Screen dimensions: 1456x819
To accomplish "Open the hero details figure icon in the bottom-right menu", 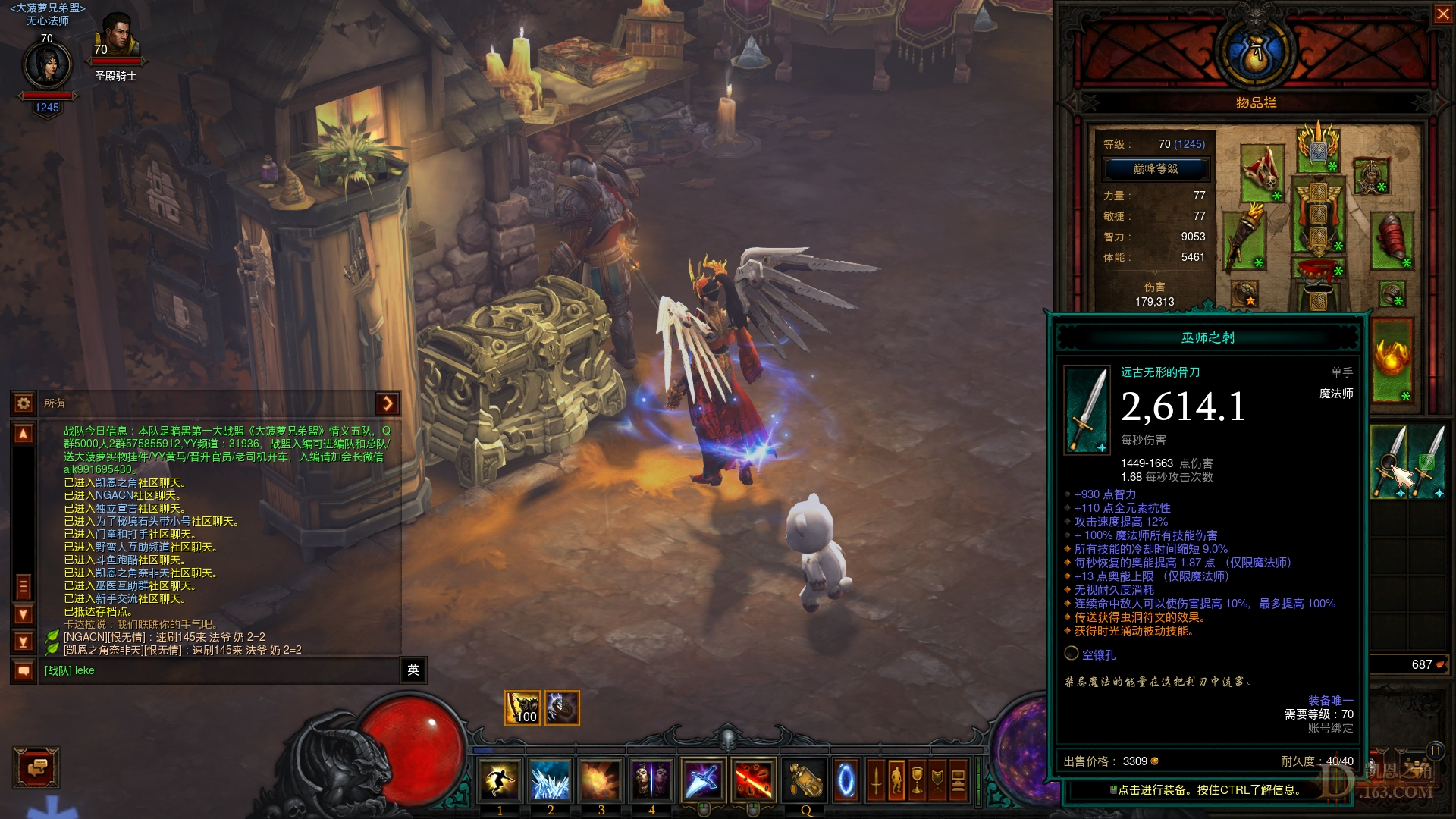I will click(x=896, y=780).
